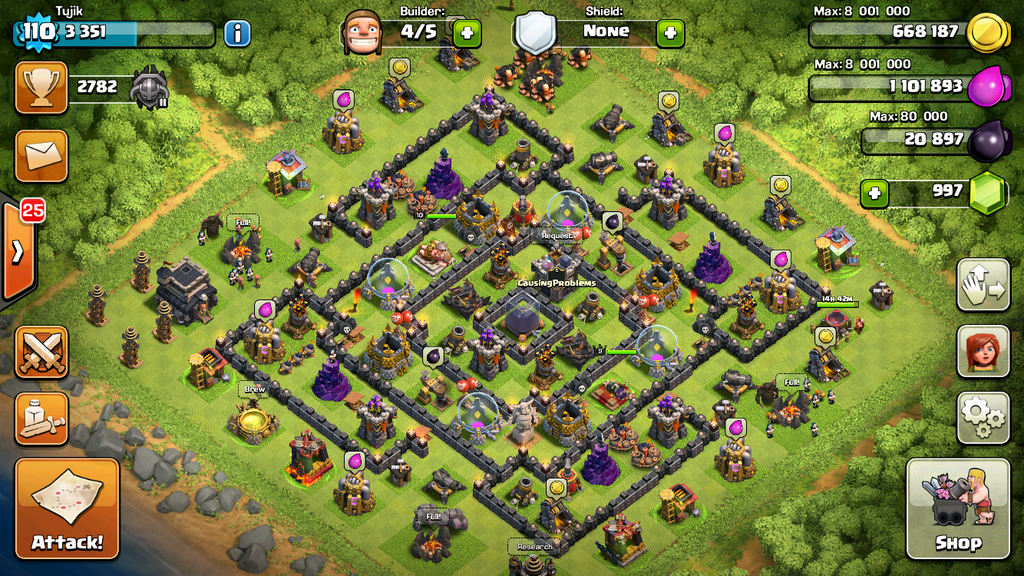Buy a shield with the plus button
This screenshot has height=576, width=1024.
670,33
